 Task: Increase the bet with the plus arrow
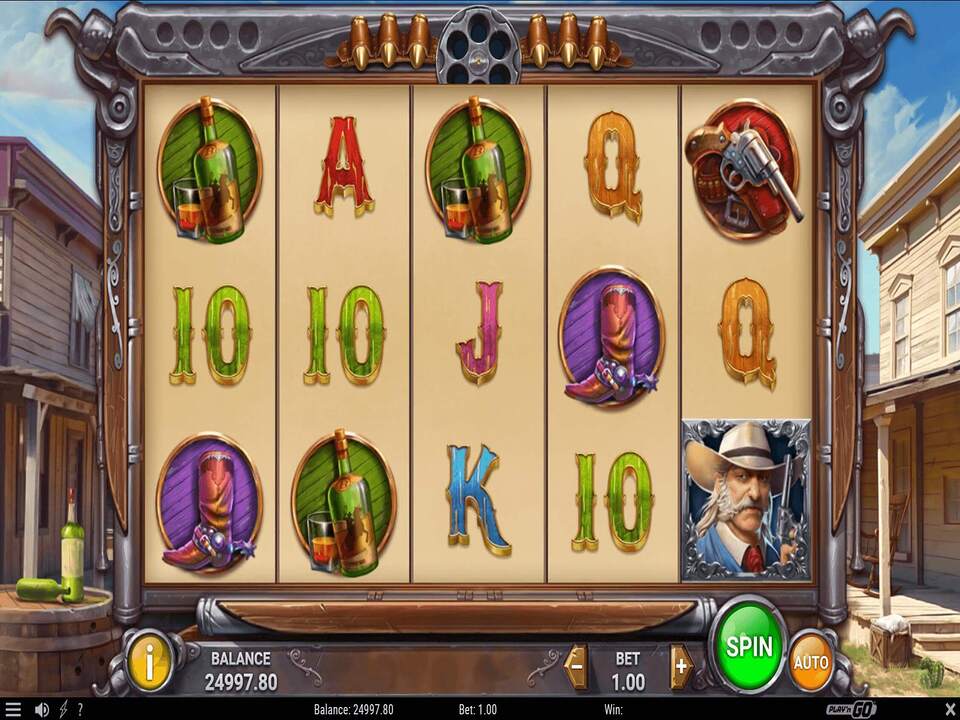point(682,666)
